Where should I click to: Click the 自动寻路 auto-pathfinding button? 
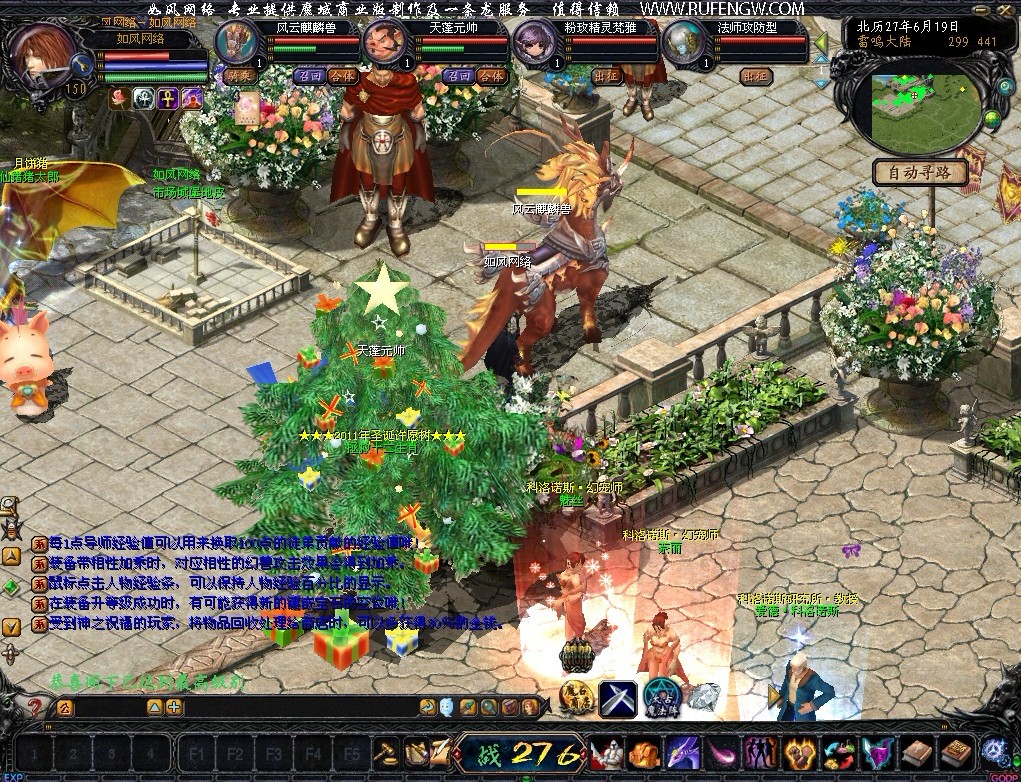(921, 173)
